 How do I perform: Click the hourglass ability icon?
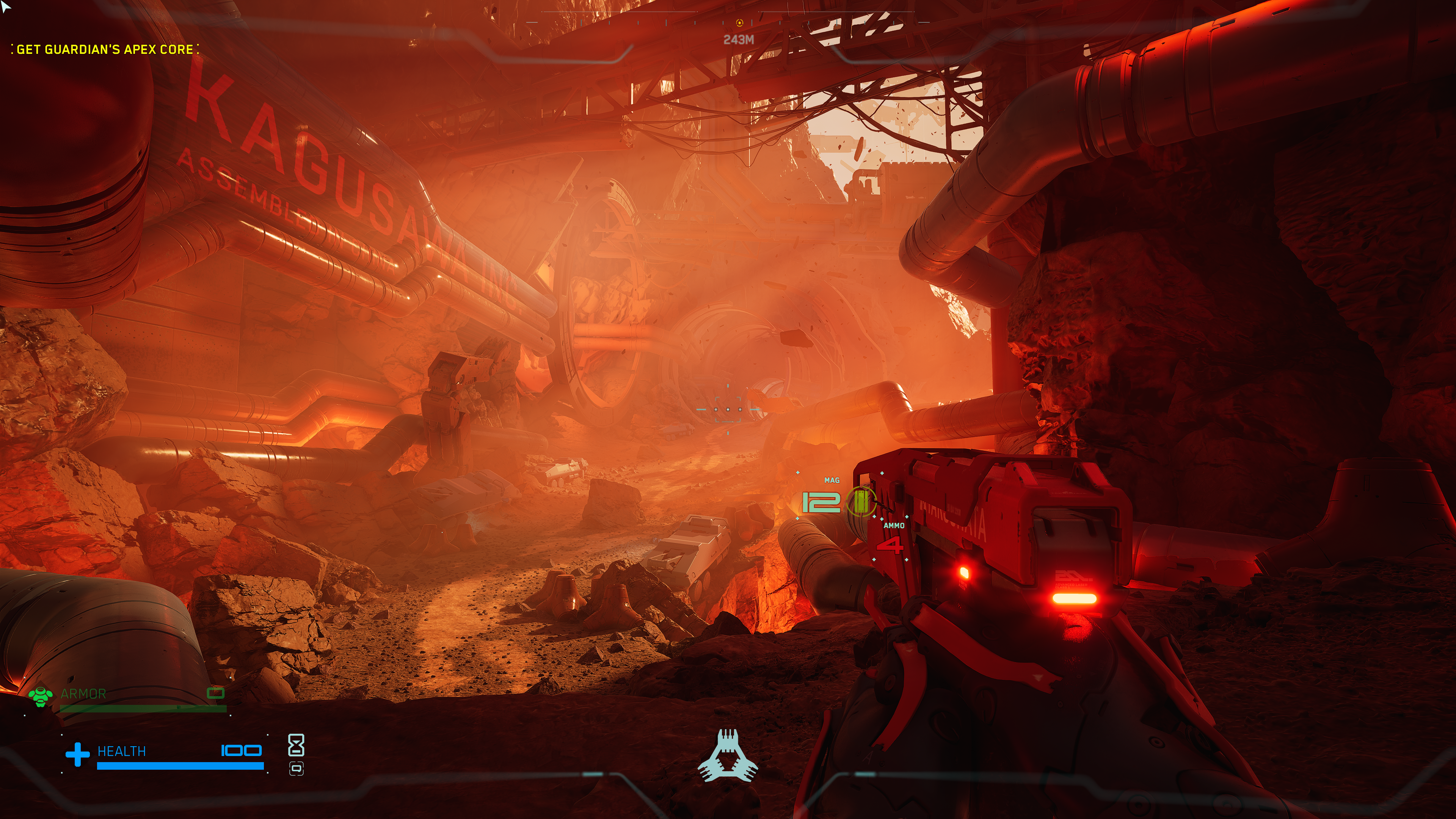click(296, 745)
